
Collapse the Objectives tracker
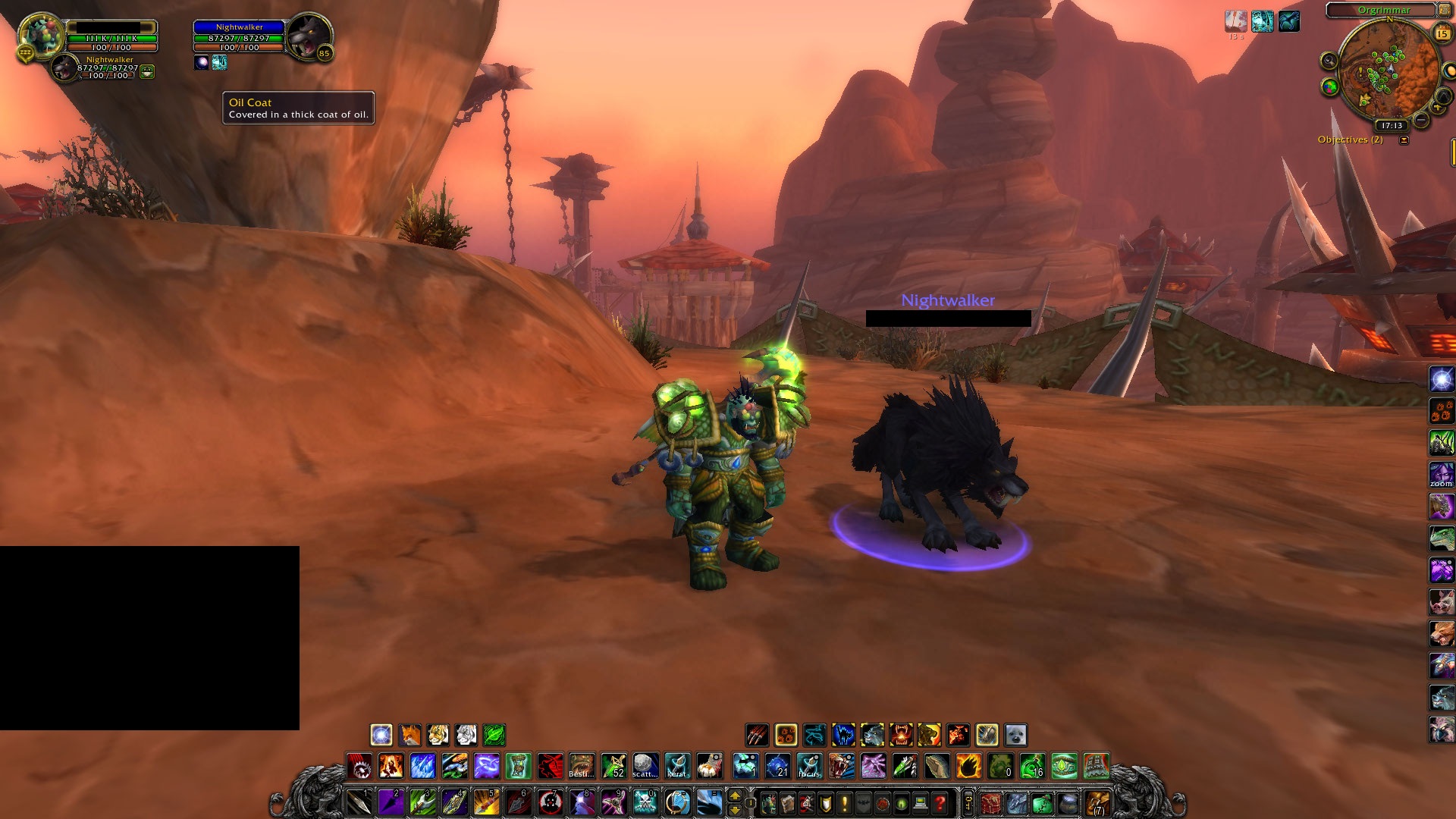[1404, 140]
